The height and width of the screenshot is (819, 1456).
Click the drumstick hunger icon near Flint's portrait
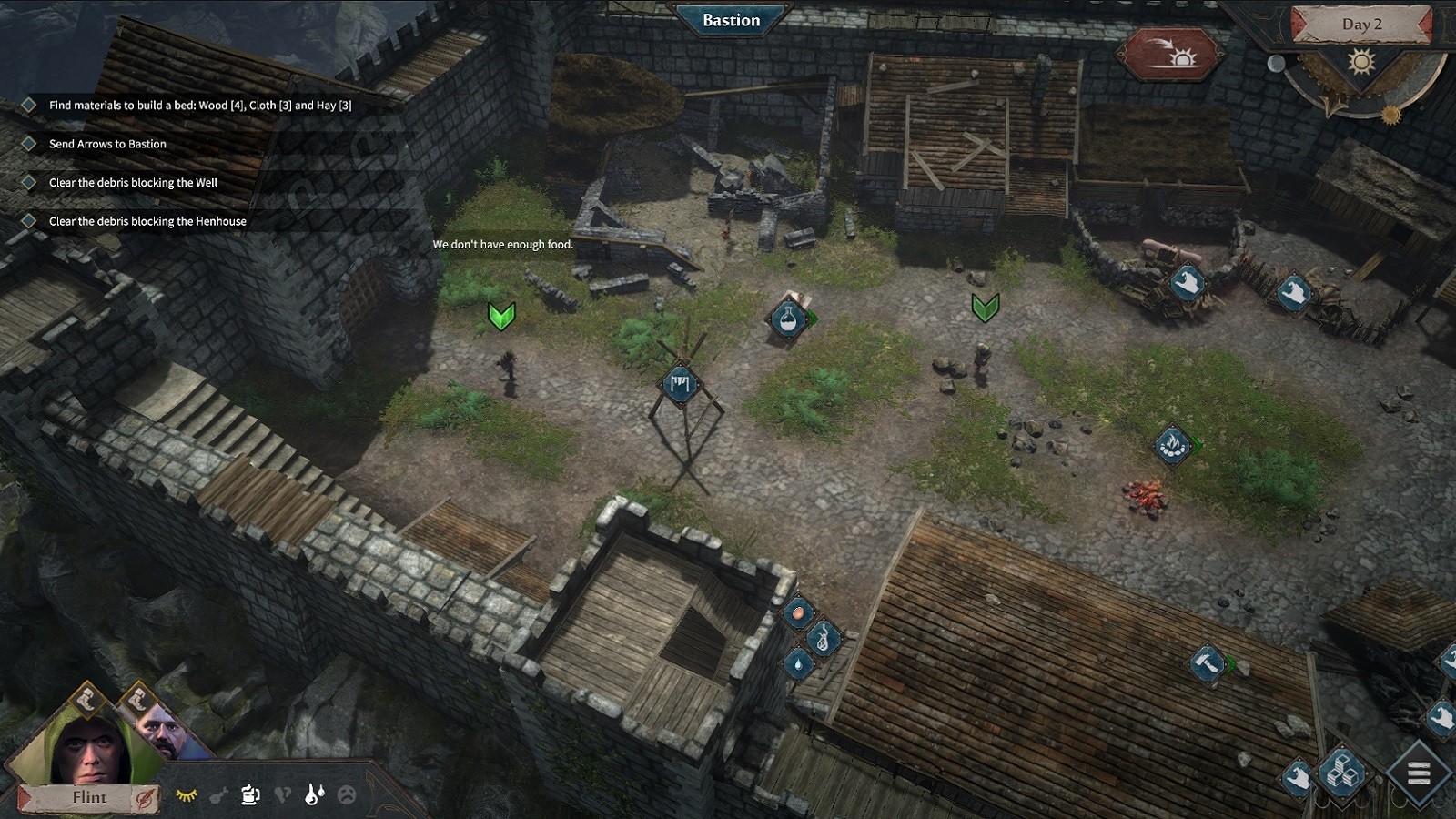tap(218, 795)
